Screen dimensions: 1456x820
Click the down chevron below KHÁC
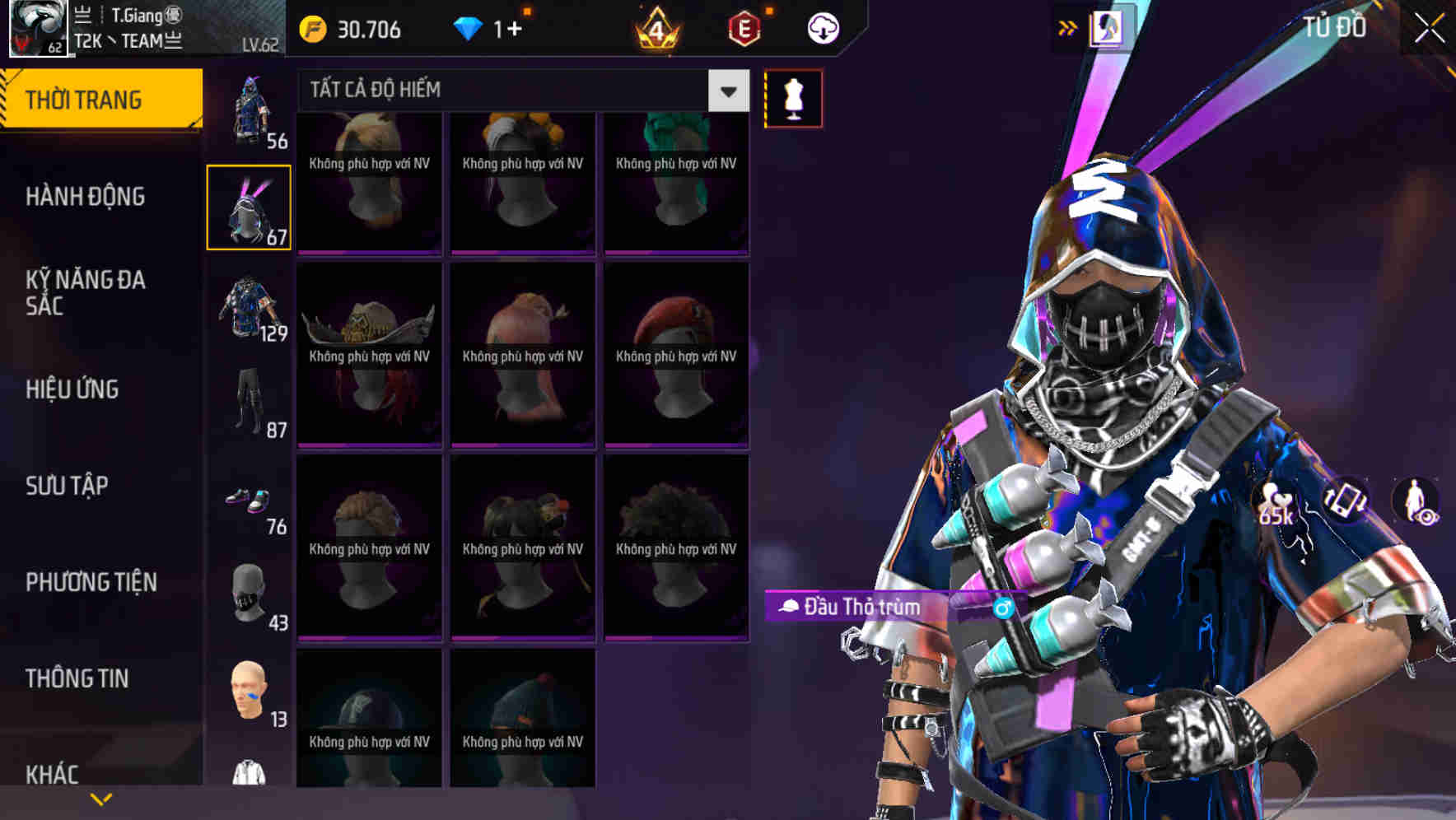100,798
